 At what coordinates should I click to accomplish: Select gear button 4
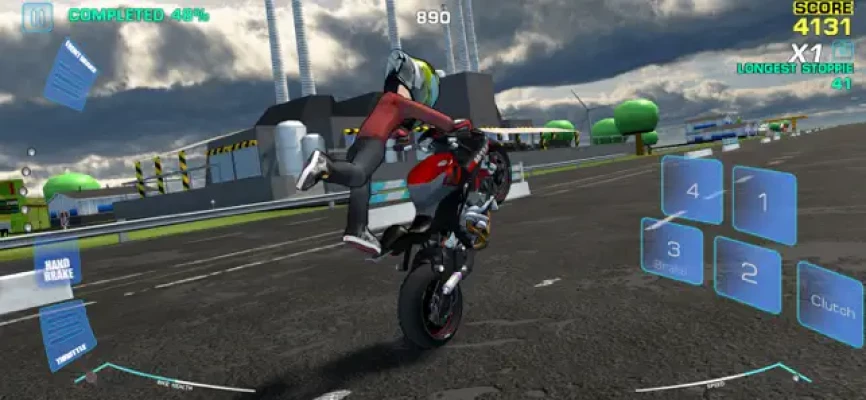(x=692, y=189)
